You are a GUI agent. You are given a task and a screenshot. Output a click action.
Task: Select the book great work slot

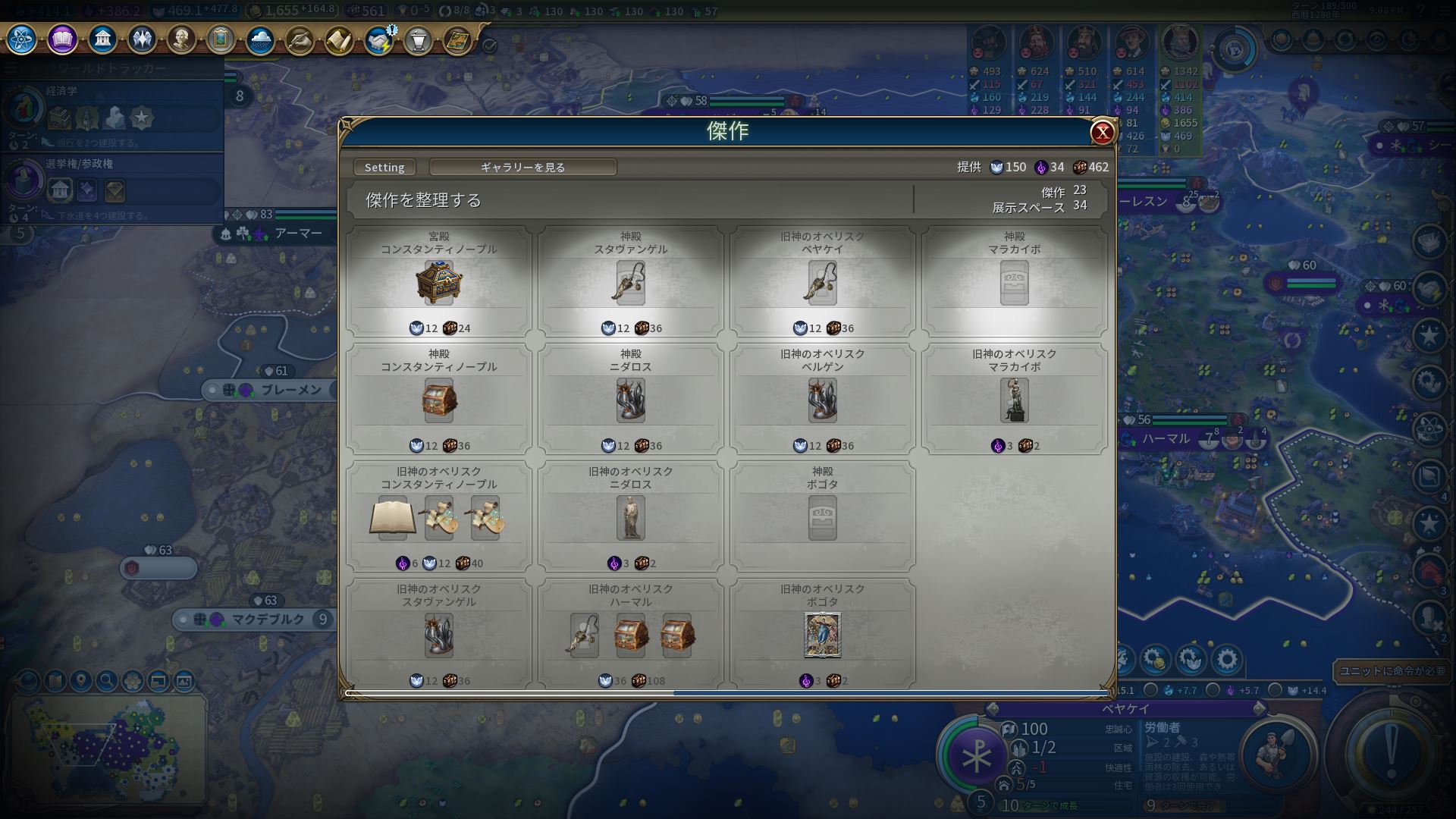click(x=392, y=518)
